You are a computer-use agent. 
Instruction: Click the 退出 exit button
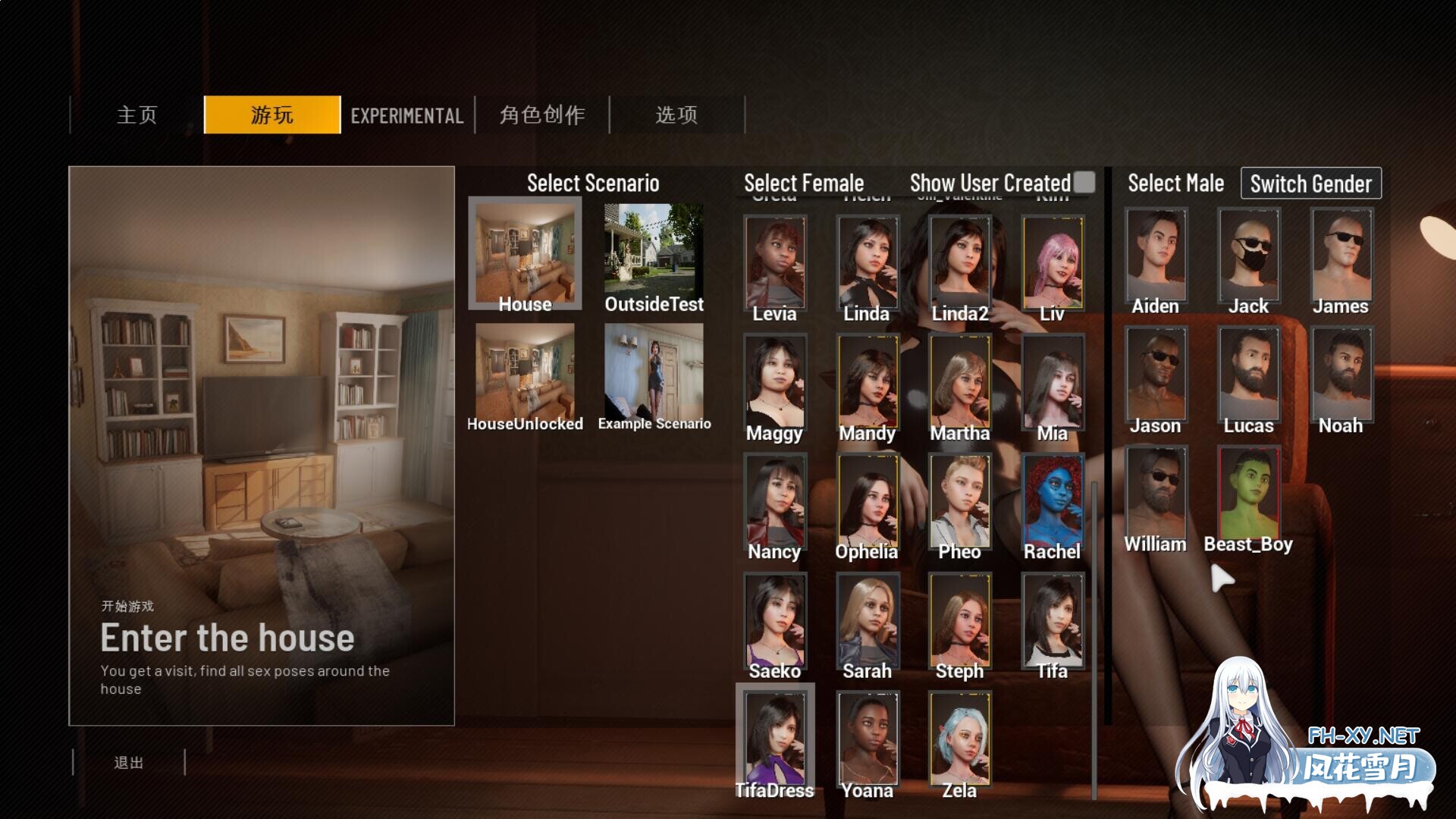click(x=129, y=762)
